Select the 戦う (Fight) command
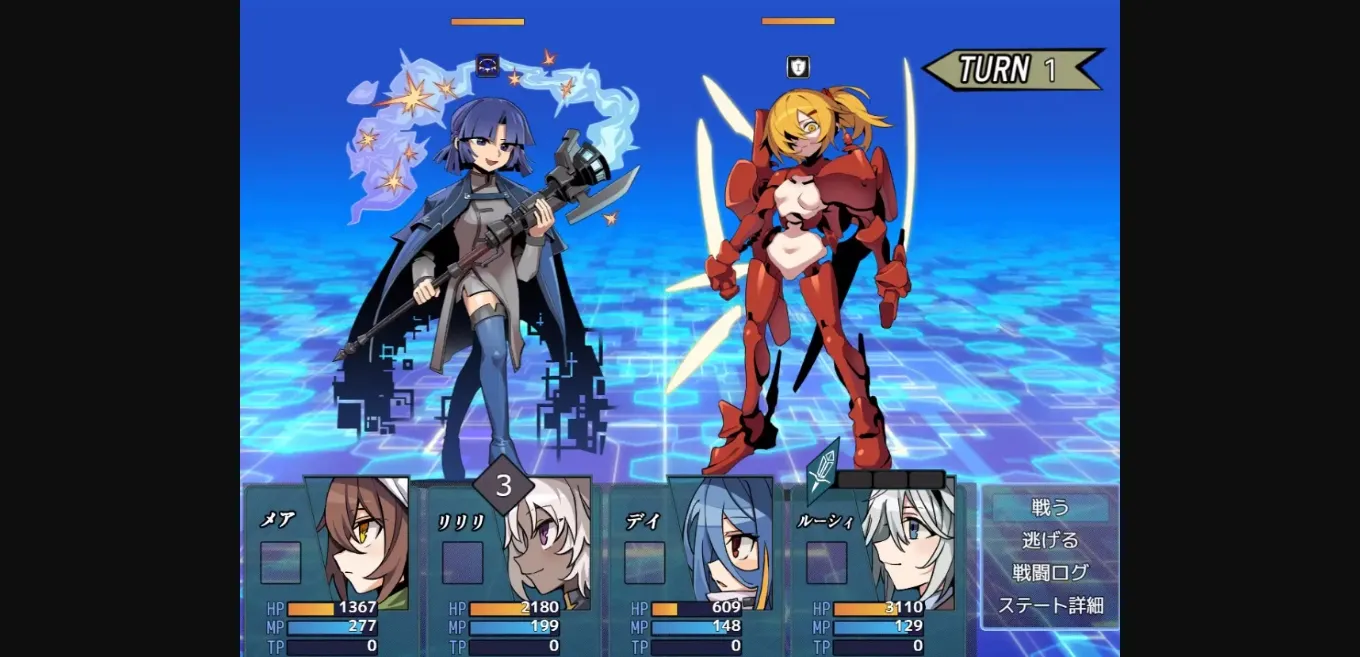1360x657 pixels. click(x=1050, y=508)
